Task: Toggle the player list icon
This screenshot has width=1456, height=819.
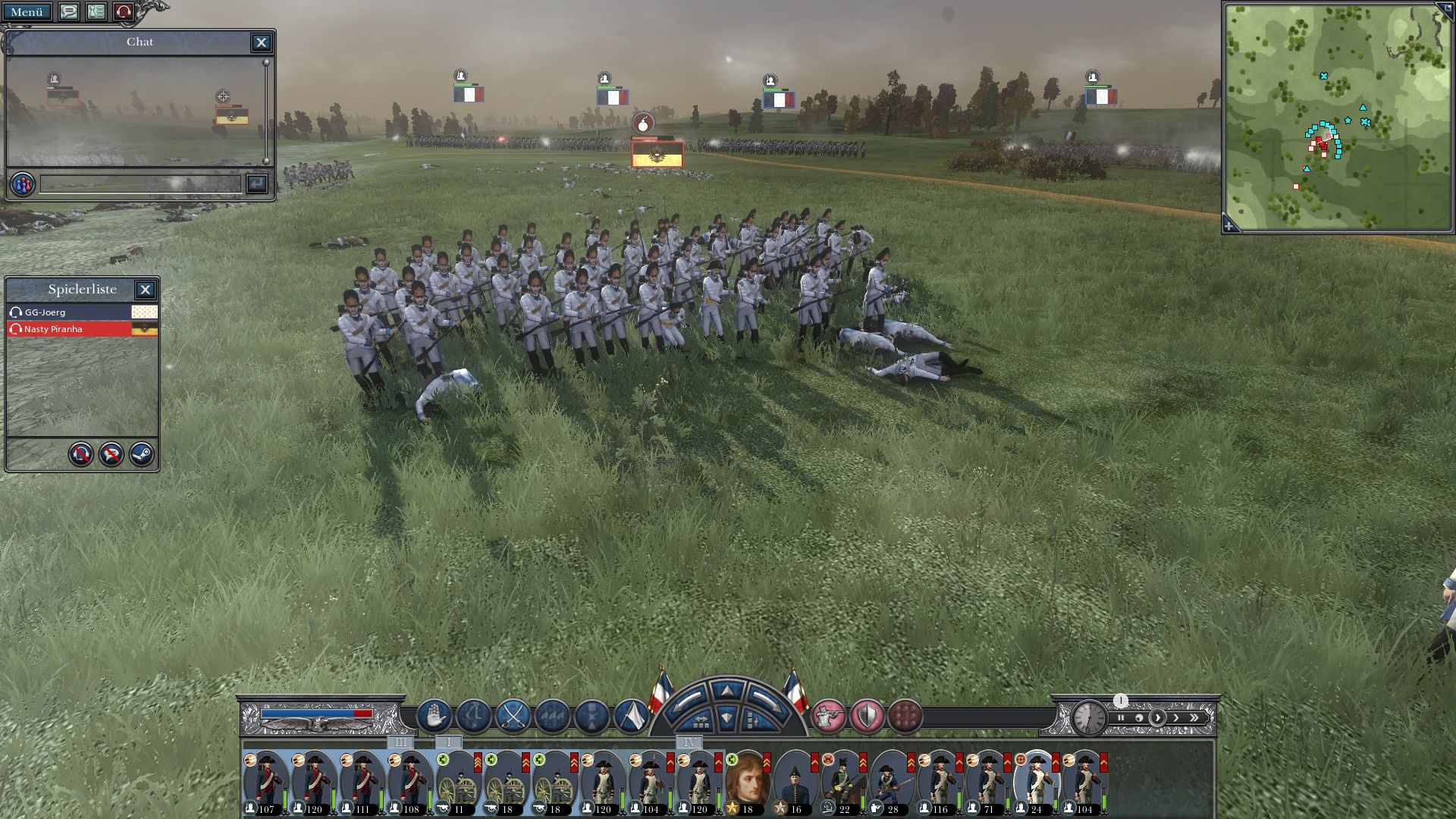Action: point(96,12)
